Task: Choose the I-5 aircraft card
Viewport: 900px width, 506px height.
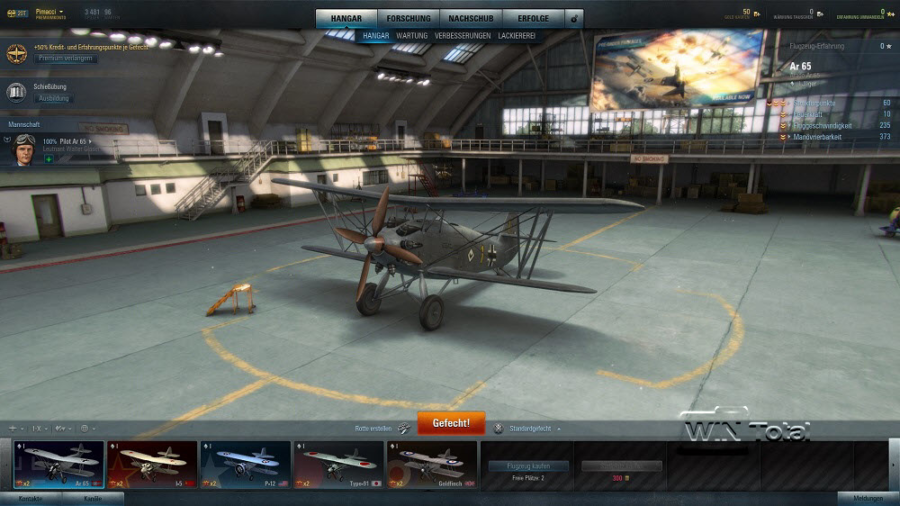Action: (x=152, y=465)
